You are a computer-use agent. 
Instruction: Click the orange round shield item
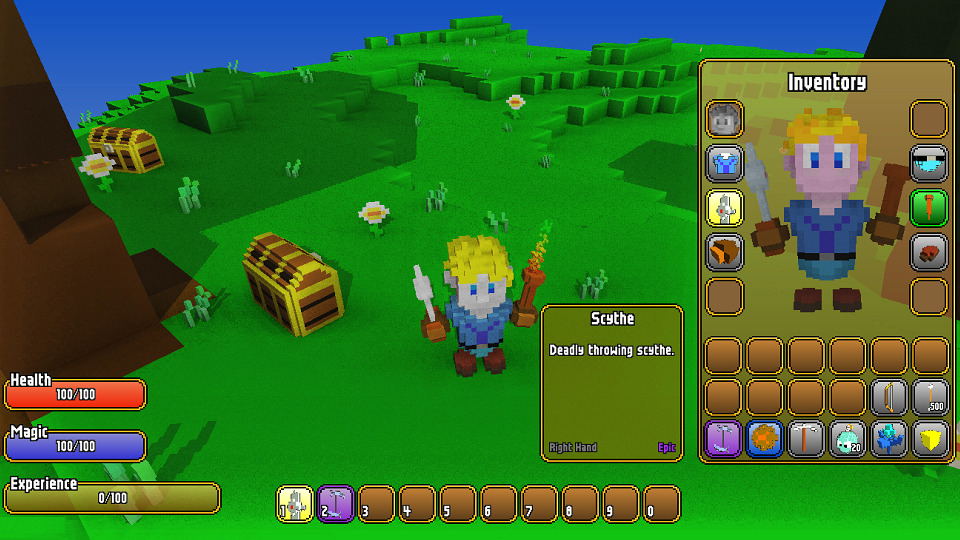[x=765, y=439]
